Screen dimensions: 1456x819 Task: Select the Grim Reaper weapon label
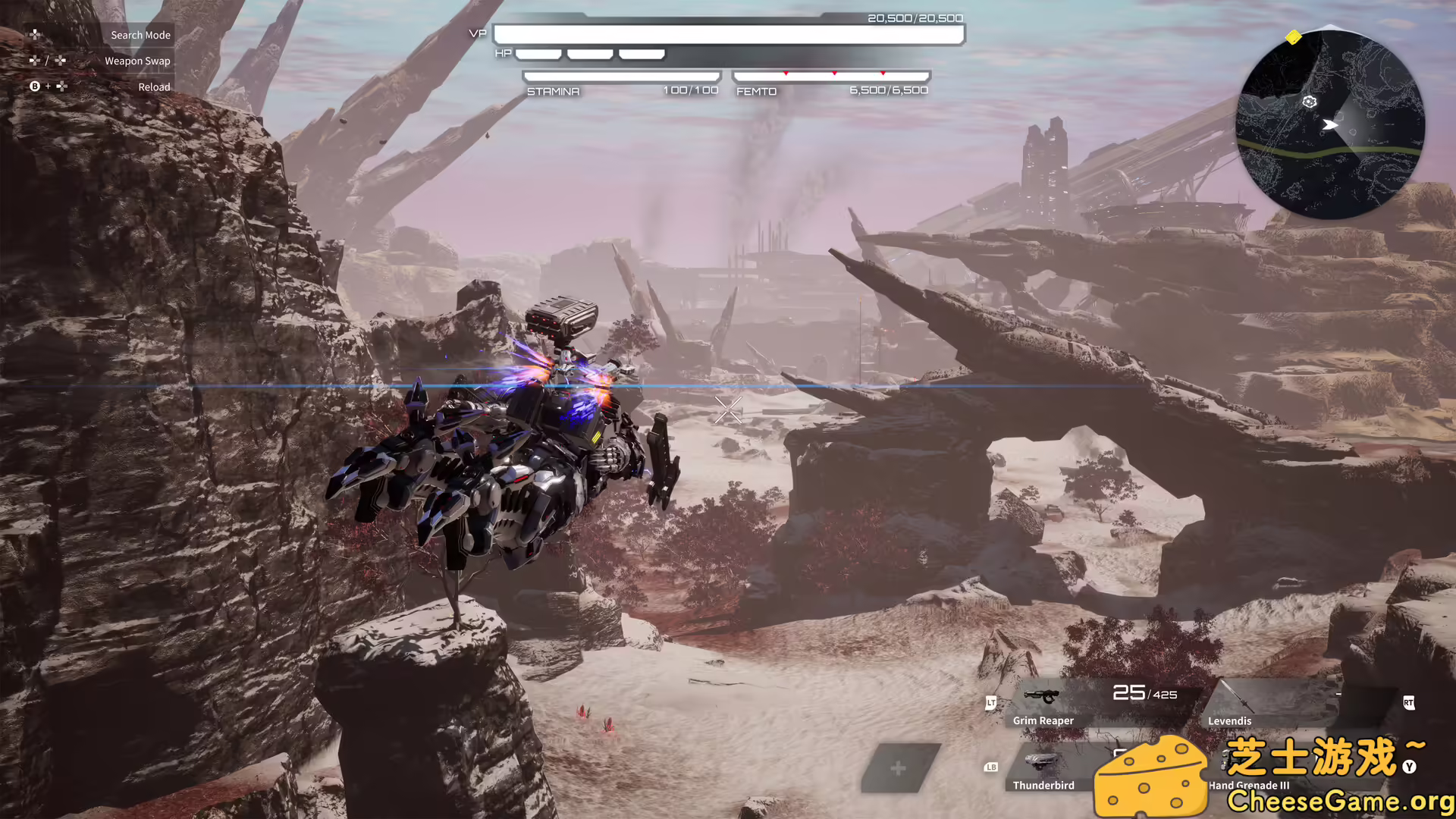point(1044,721)
